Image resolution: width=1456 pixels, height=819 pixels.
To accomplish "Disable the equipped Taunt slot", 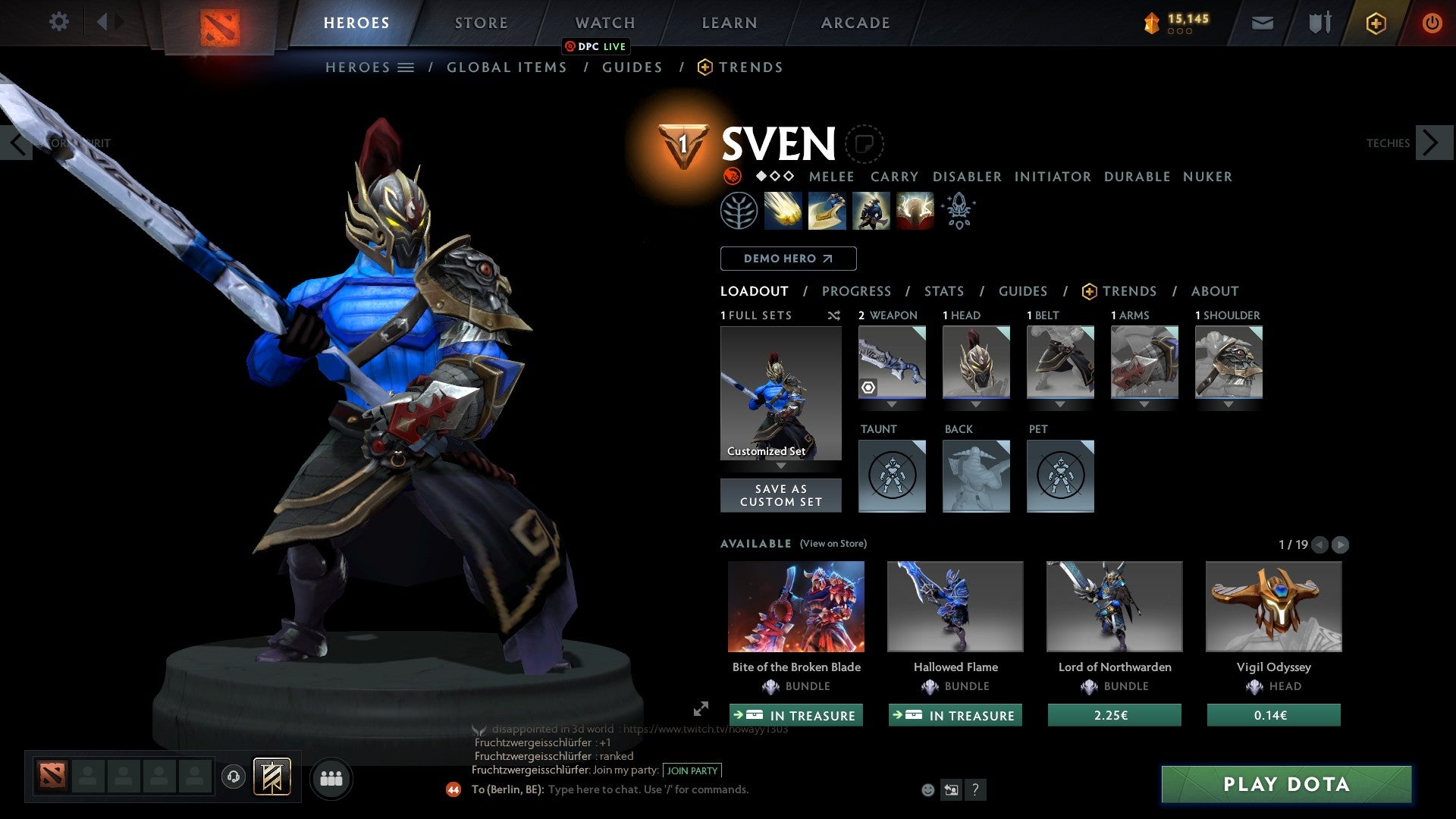I will coord(892,475).
